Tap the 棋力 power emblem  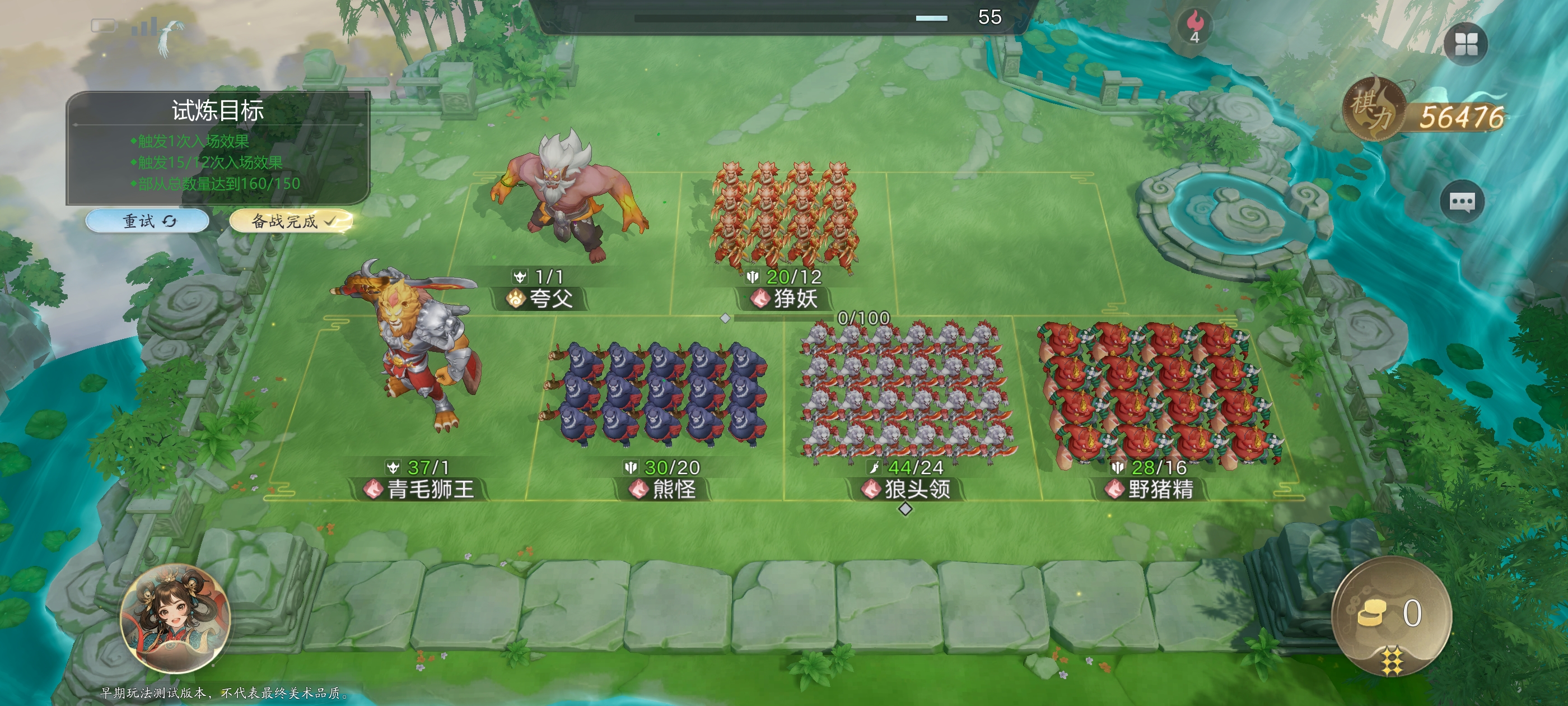pyautogui.click(x=1374, y=110)
